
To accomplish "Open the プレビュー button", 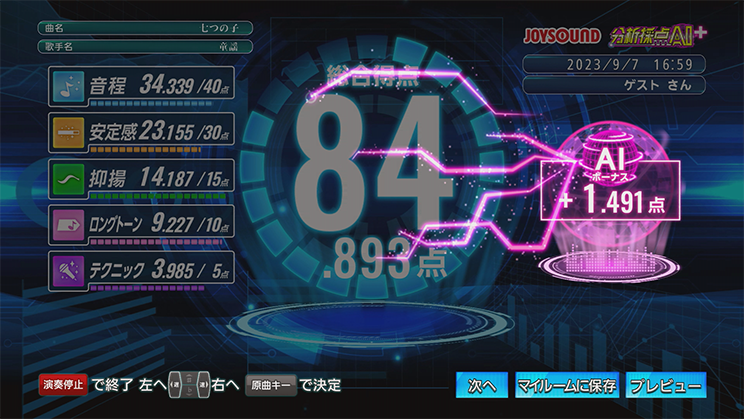I will point(665,385).
